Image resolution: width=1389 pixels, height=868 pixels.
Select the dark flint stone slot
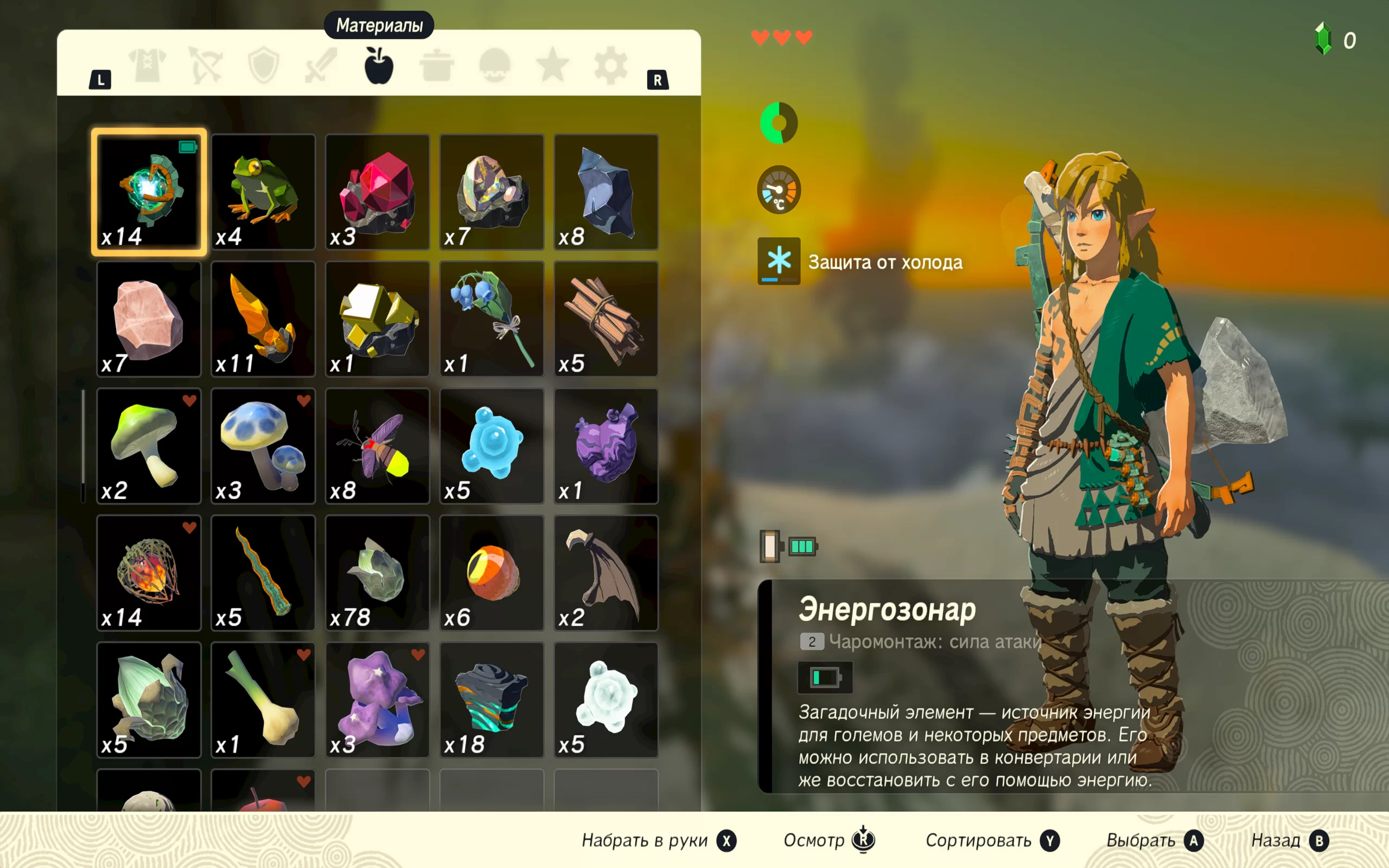(x=606, y=192)
